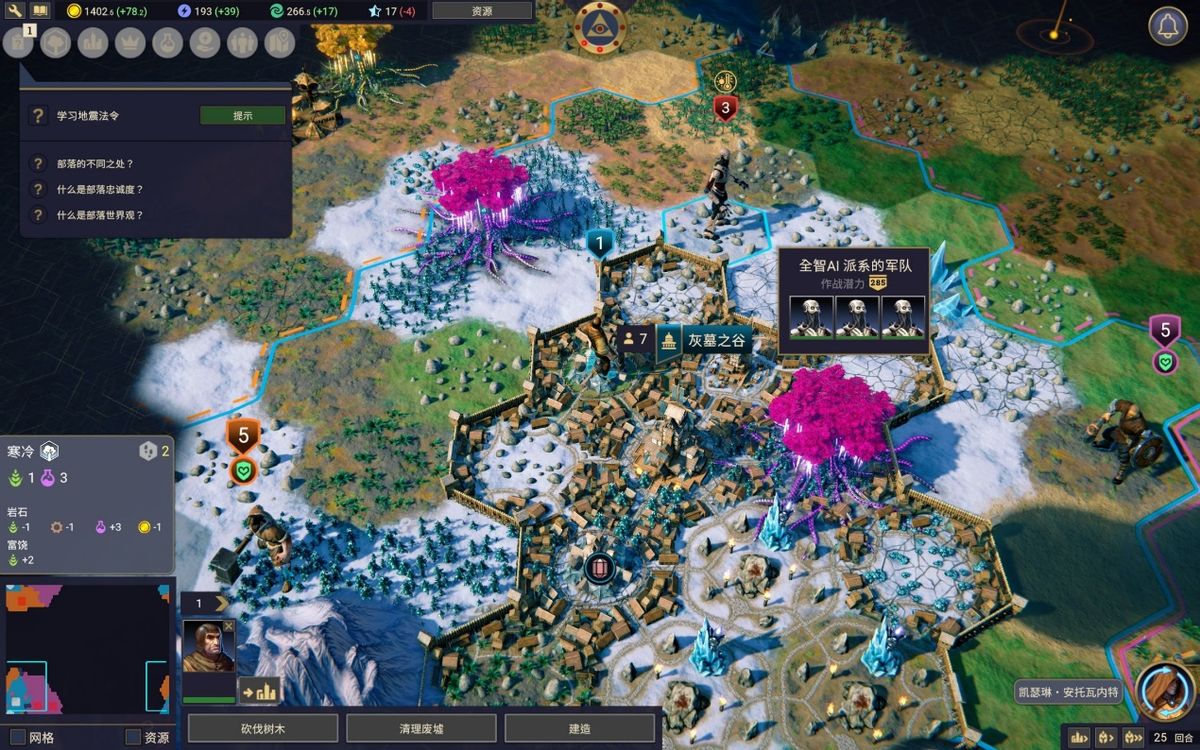The height and width of the screenshot is (750, 1200).
Task: Open the 部落的不同之处 help entry
Action: tap(95, 164)
